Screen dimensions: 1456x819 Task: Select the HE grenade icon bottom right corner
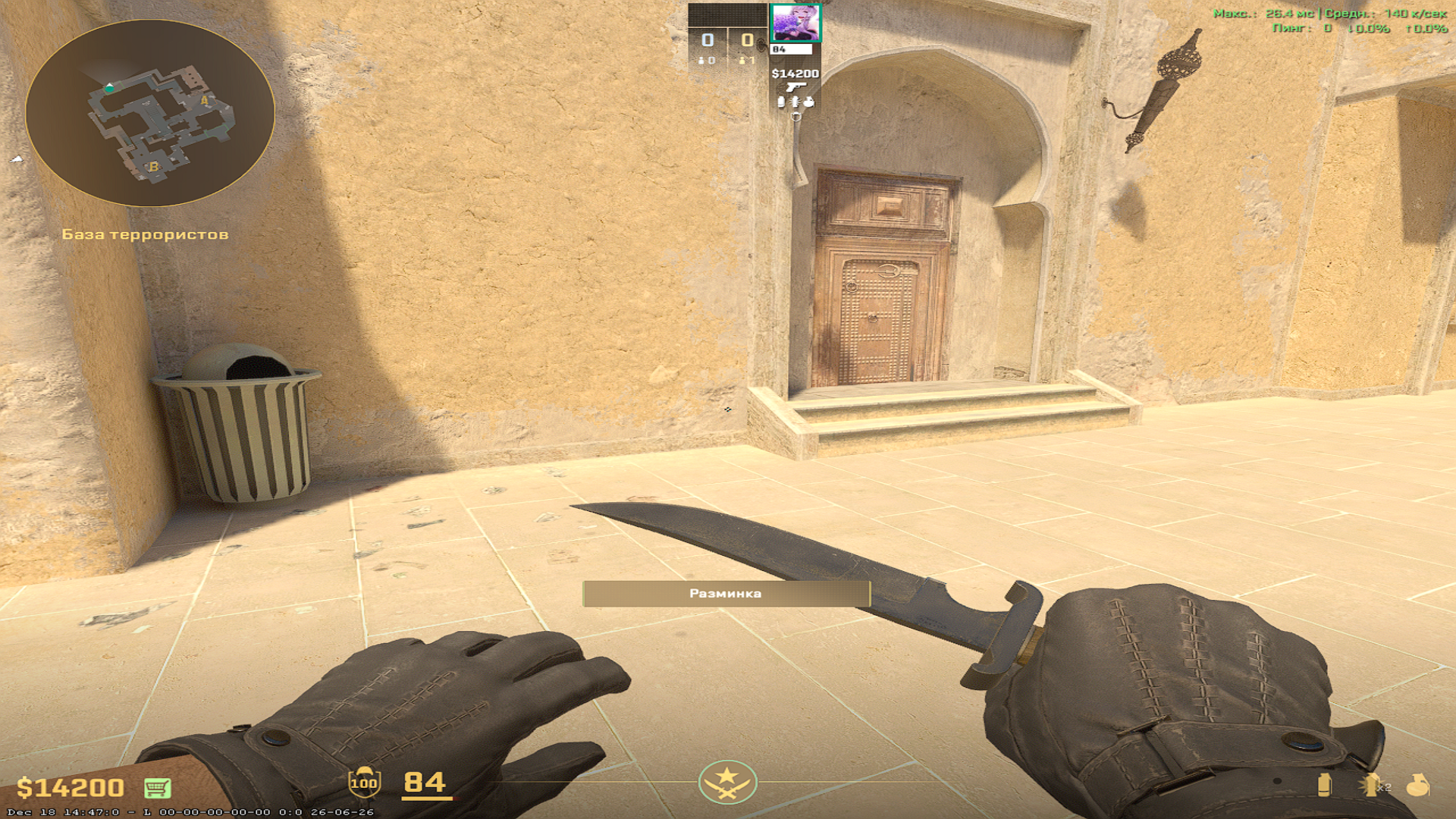[1419, 786]
